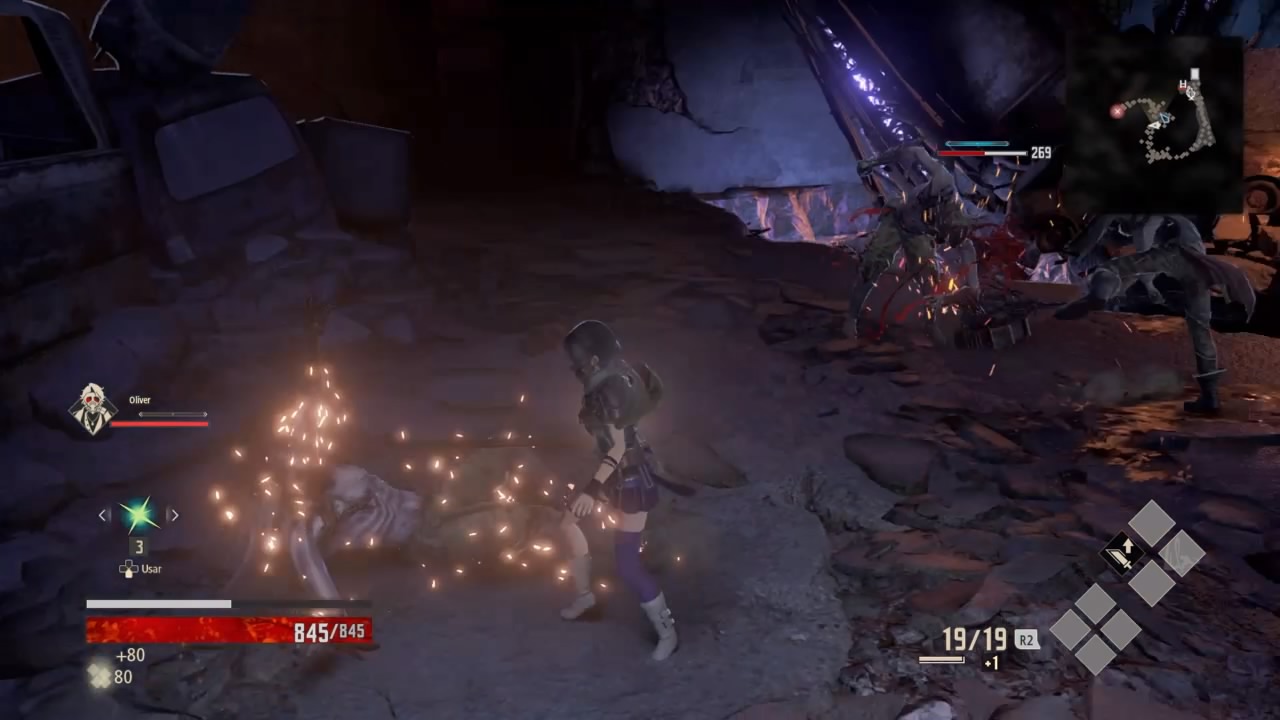Cycle to the next quick item arrow
This screenshot has width=1280, height=720.
(173, 515)
